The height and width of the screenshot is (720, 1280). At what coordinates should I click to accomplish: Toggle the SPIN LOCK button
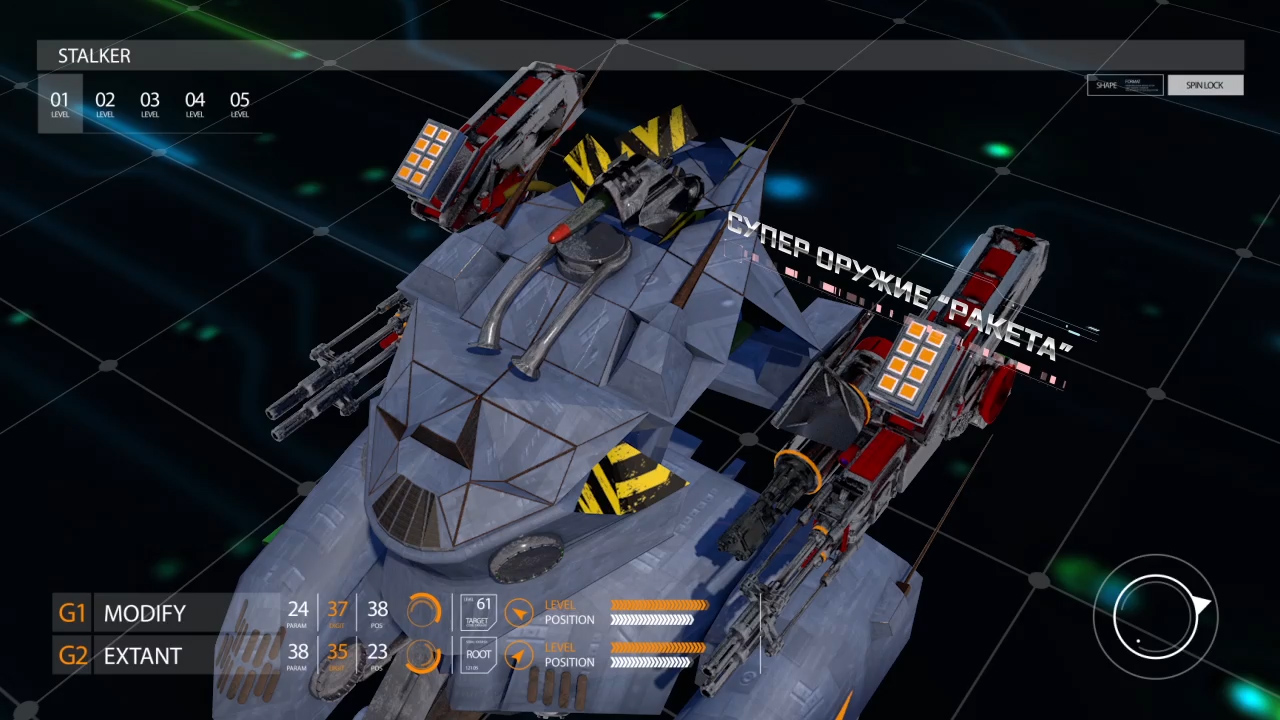(x=1205, y=85)
